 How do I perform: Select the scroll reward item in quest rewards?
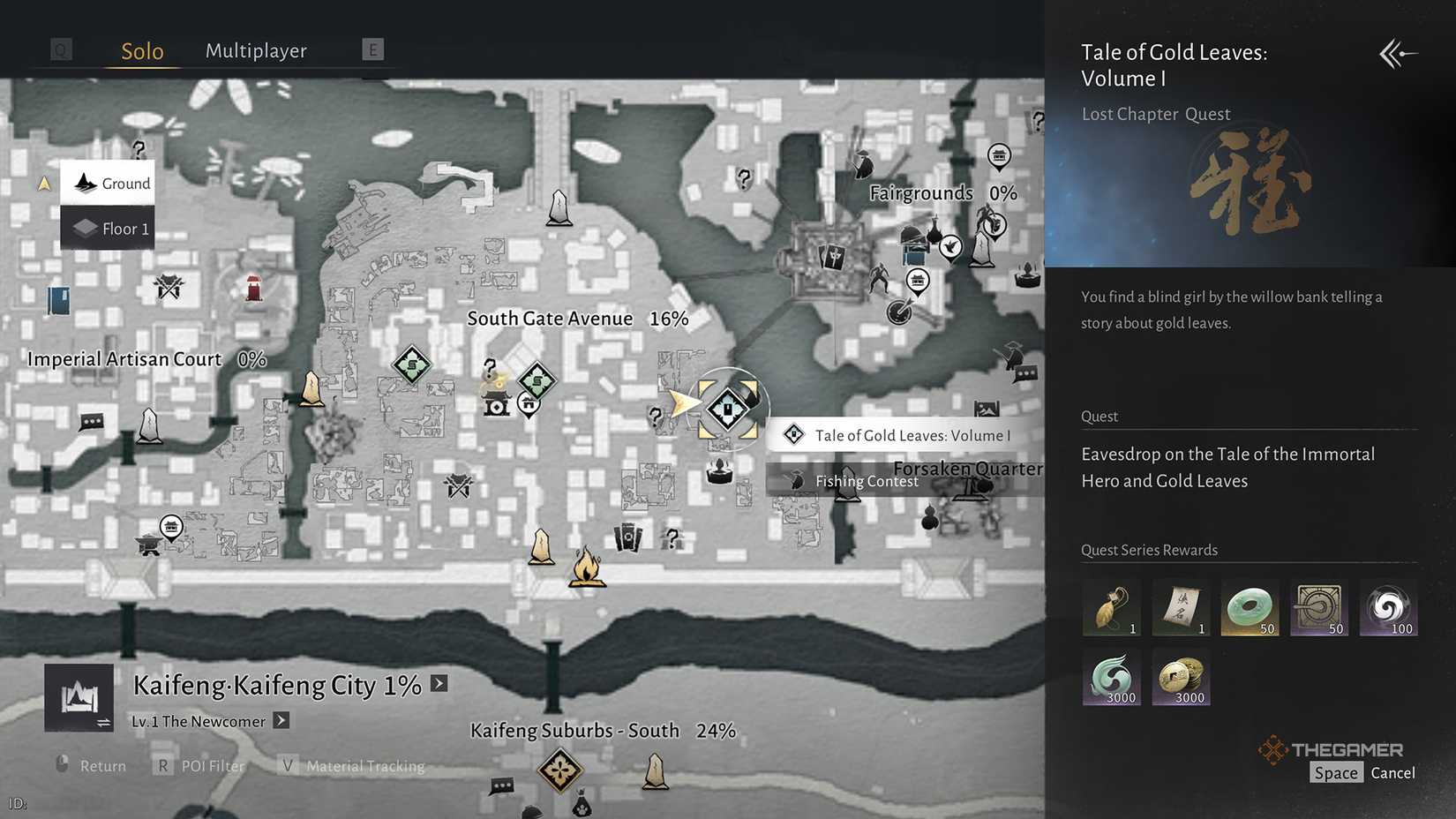pos(1181,606)
